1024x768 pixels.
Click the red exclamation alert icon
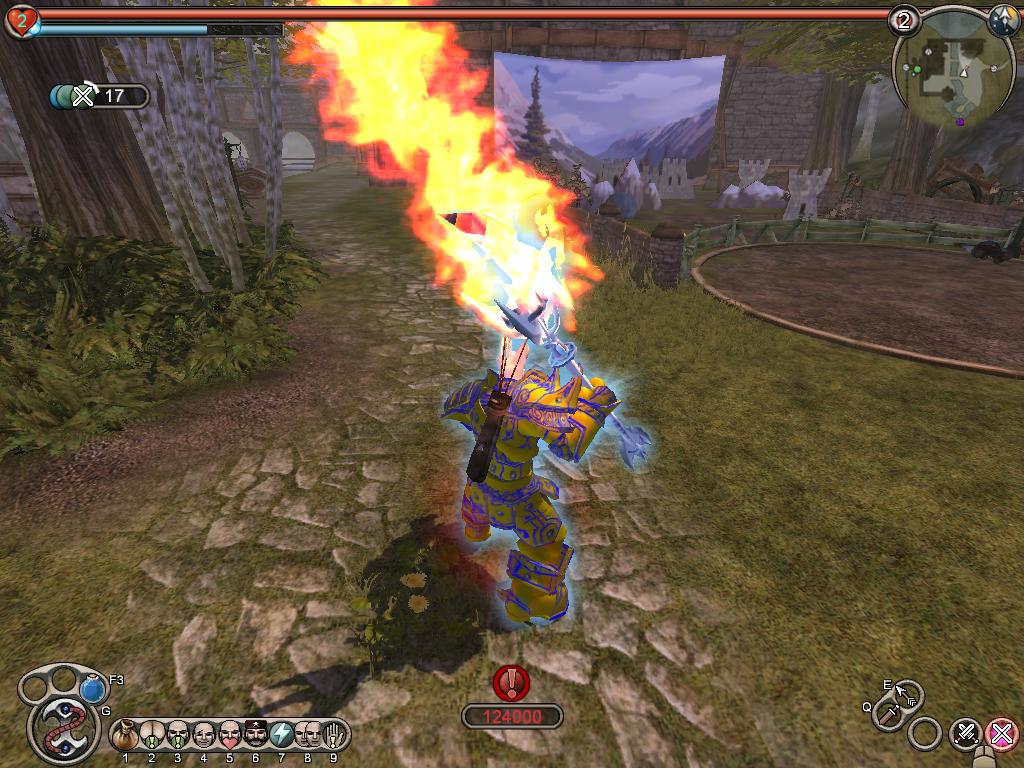[x=512, y=683]
